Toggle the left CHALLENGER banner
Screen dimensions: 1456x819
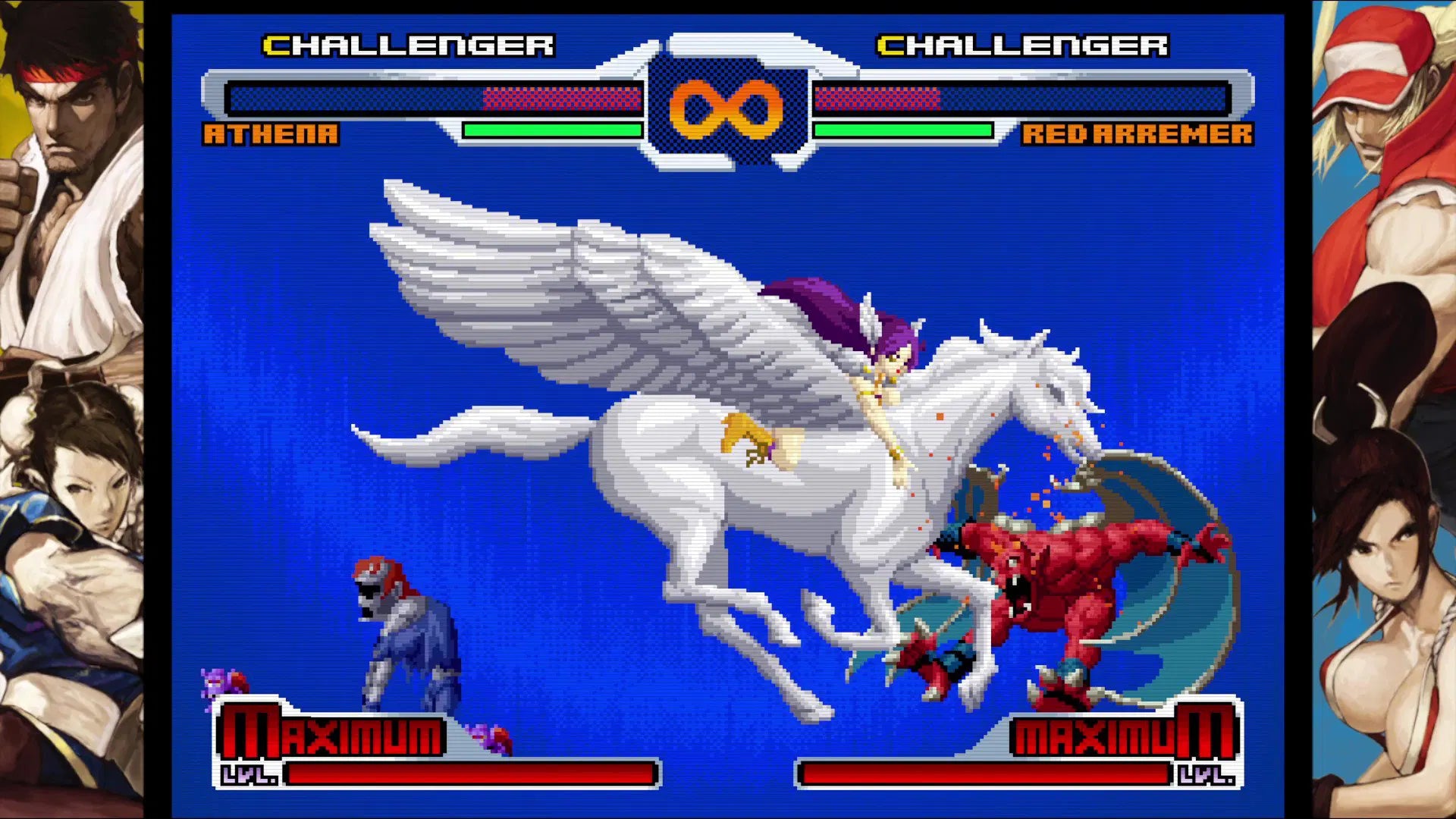coord(409,44)
